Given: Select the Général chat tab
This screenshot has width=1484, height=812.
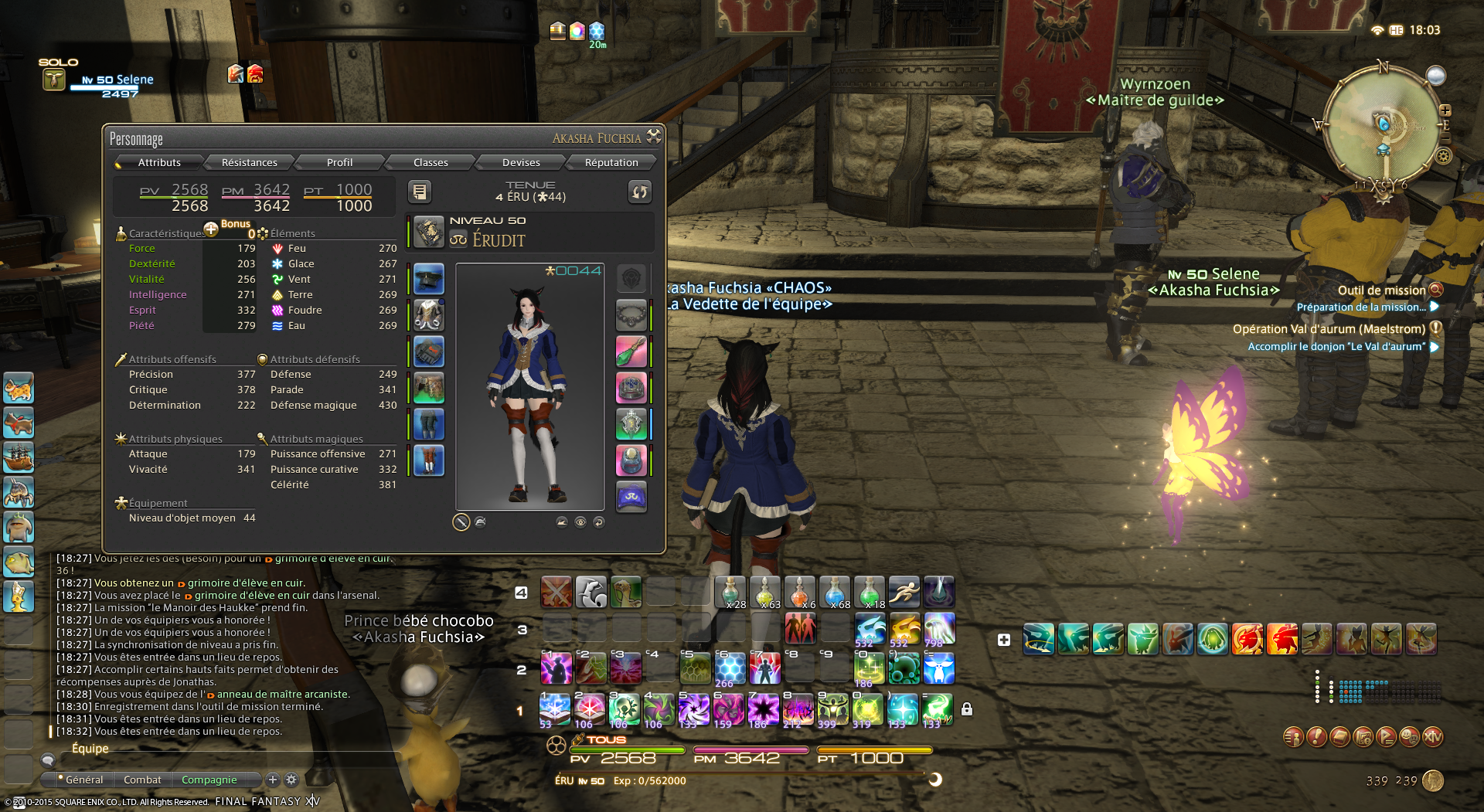Looking at the screenshot, I should pyautogui.click(x=83, y=780).
